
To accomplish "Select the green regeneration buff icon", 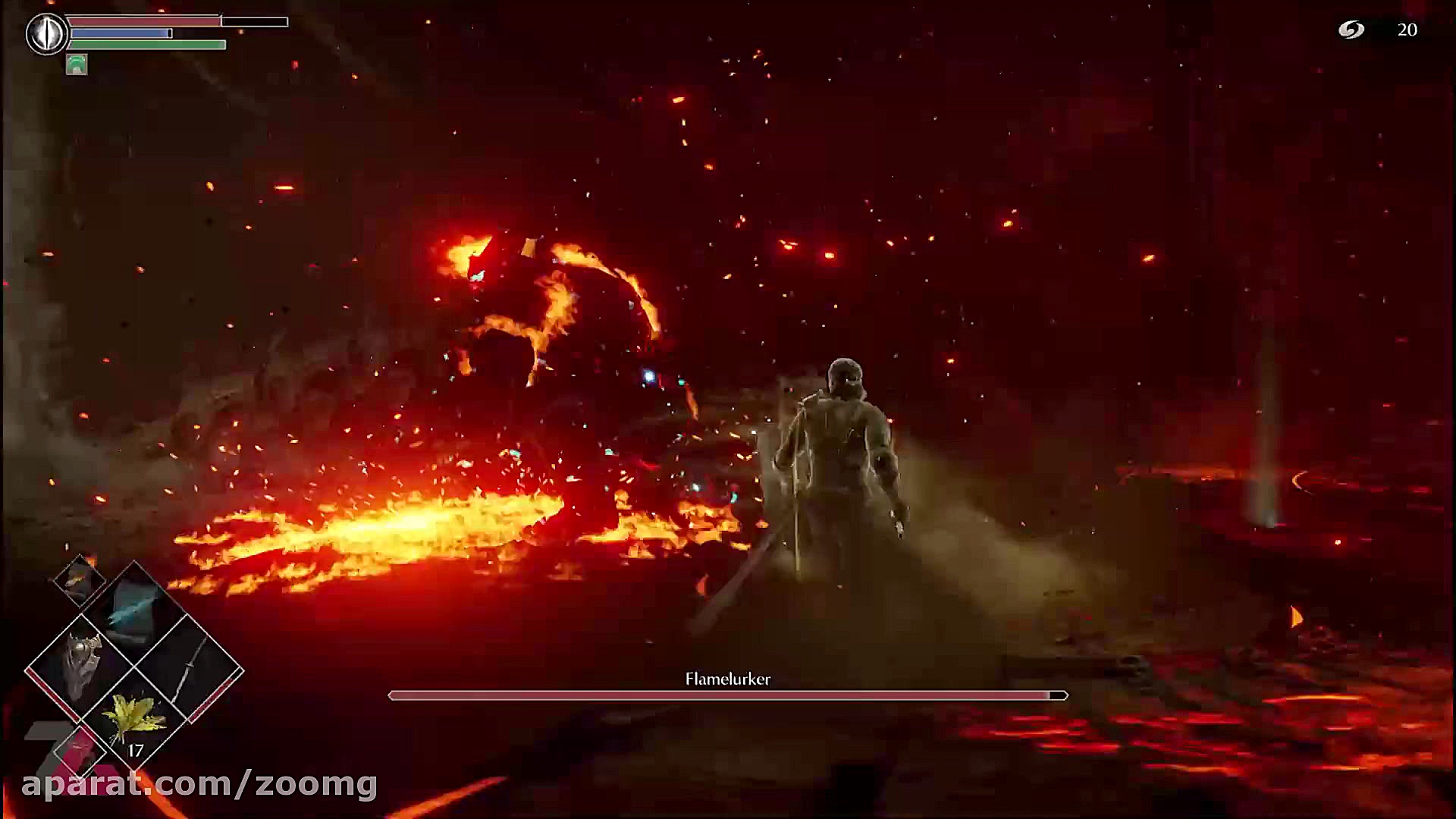I will point(77,64).
